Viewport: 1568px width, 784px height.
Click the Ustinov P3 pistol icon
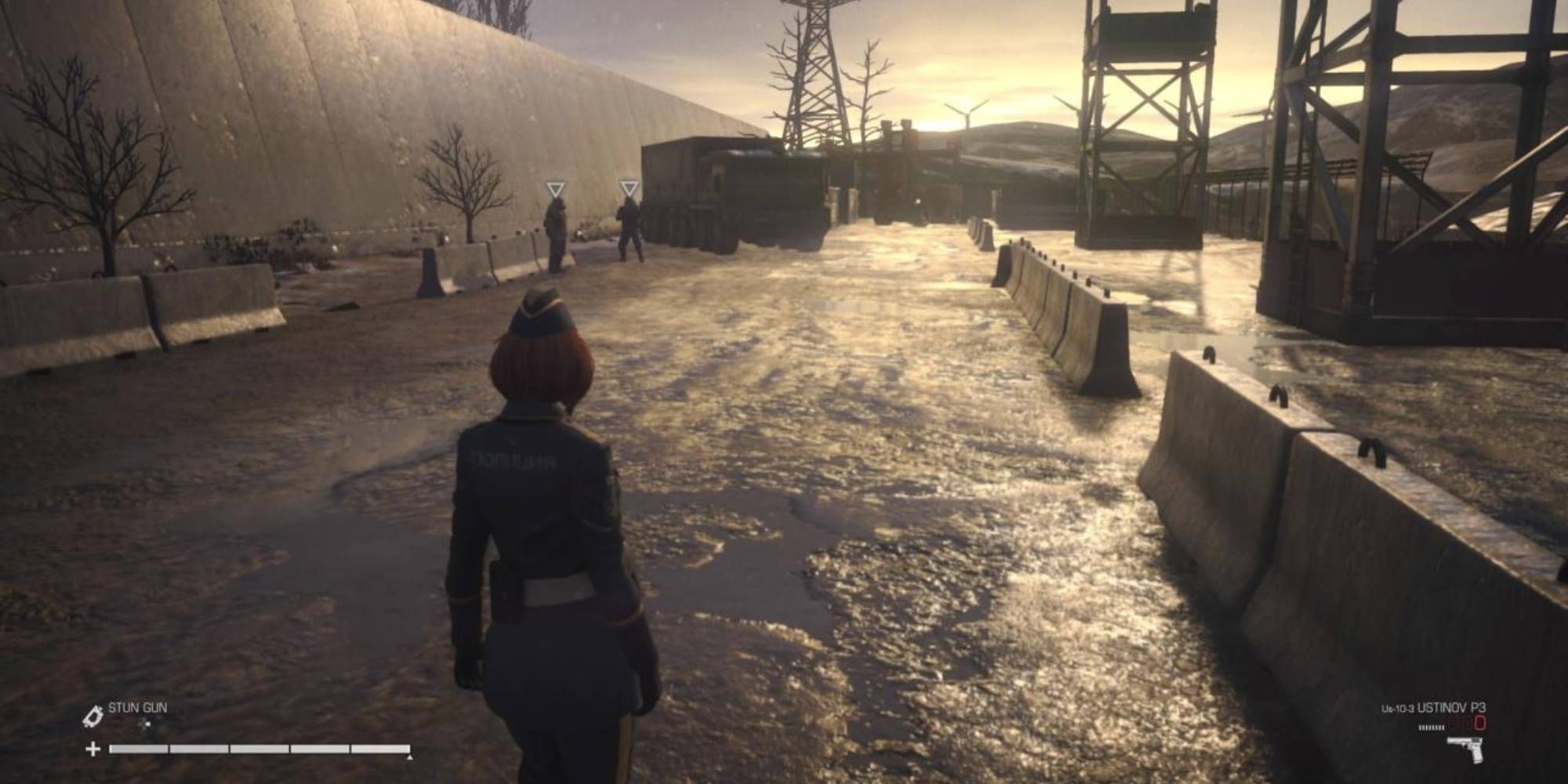[1465, 746]
